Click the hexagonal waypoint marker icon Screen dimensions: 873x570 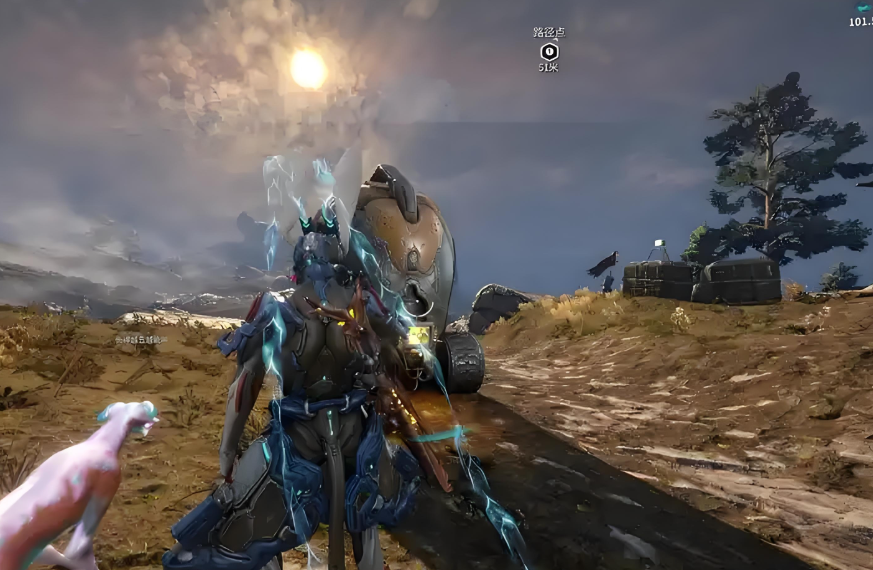[x=548, y=50]
